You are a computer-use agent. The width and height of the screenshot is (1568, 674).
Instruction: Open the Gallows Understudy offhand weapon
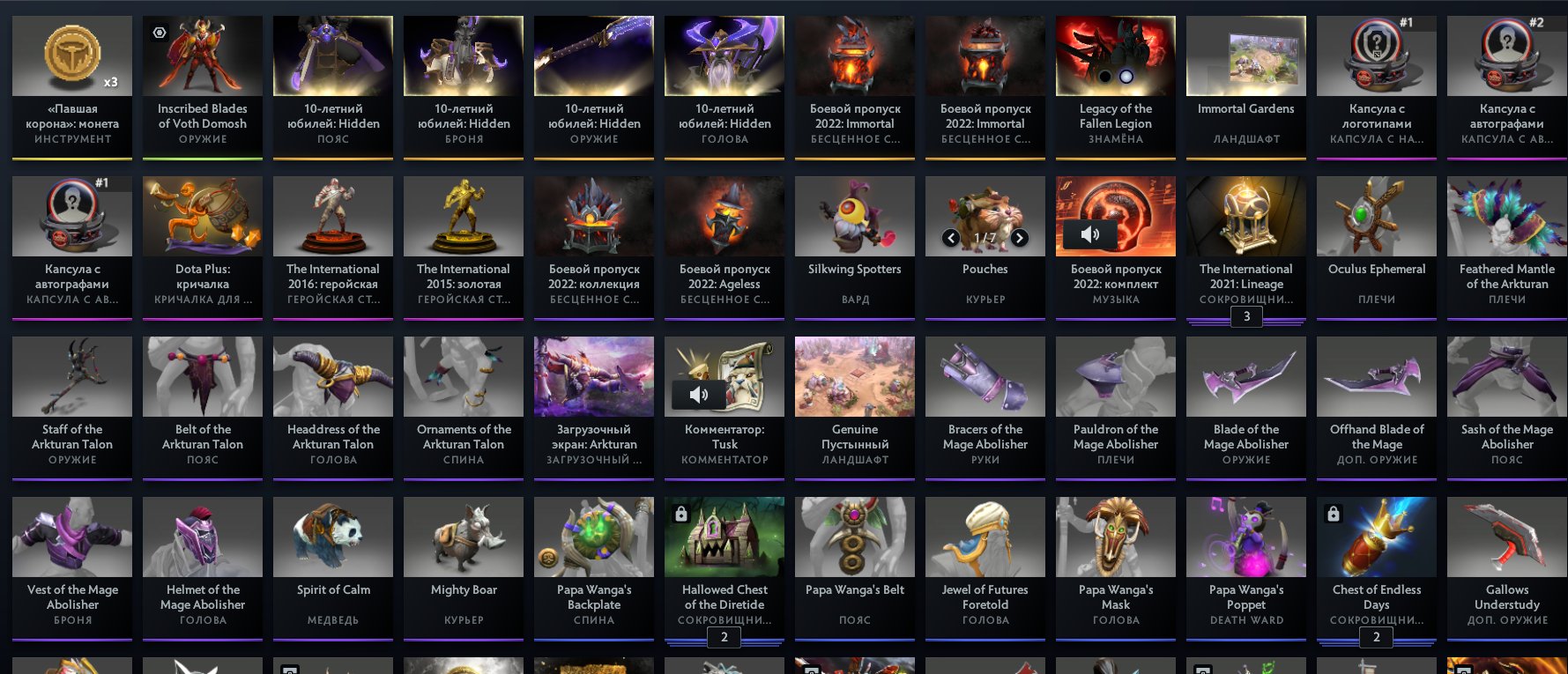1506,537
